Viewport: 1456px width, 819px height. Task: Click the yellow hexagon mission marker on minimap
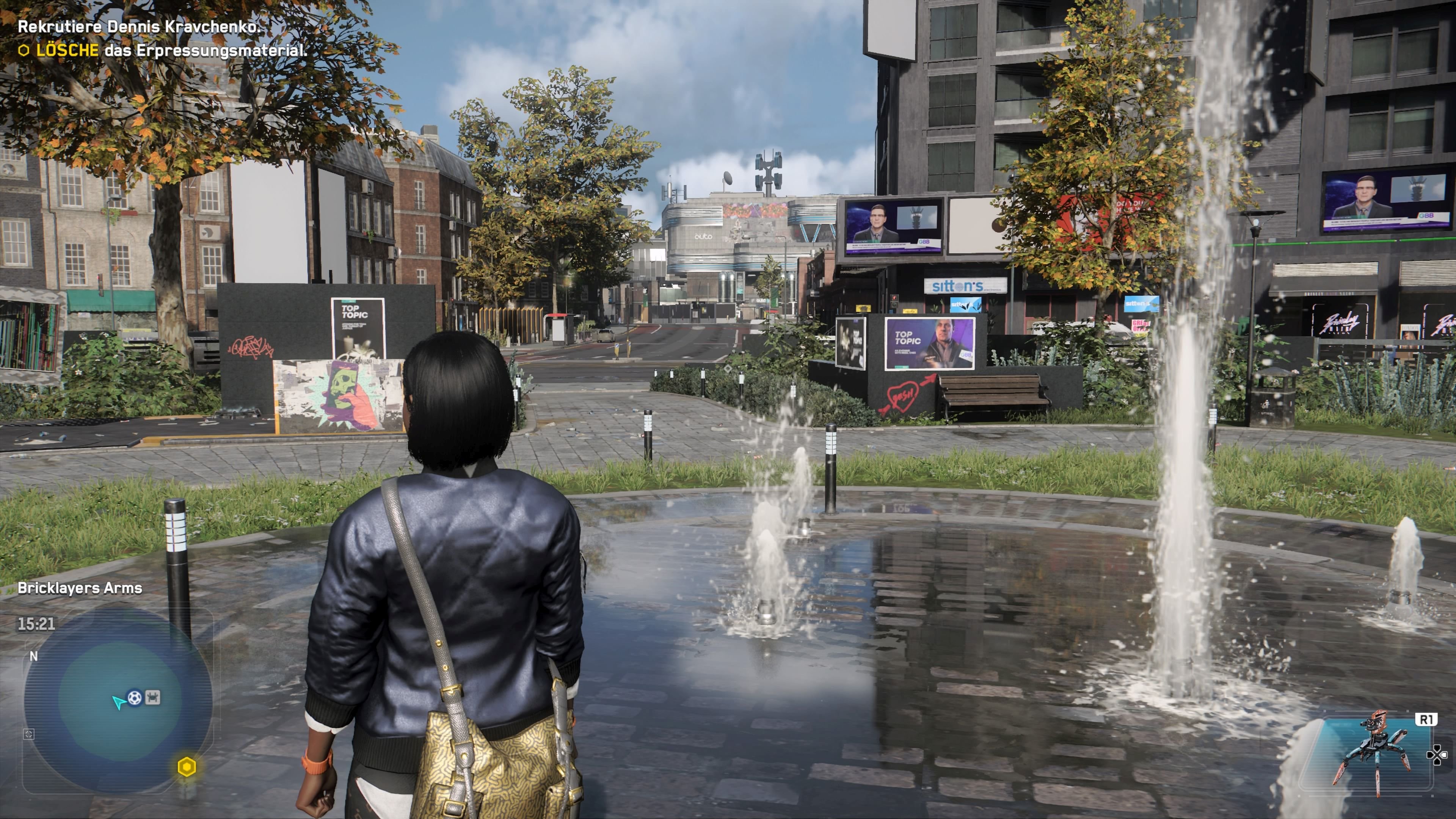[187, 767]
